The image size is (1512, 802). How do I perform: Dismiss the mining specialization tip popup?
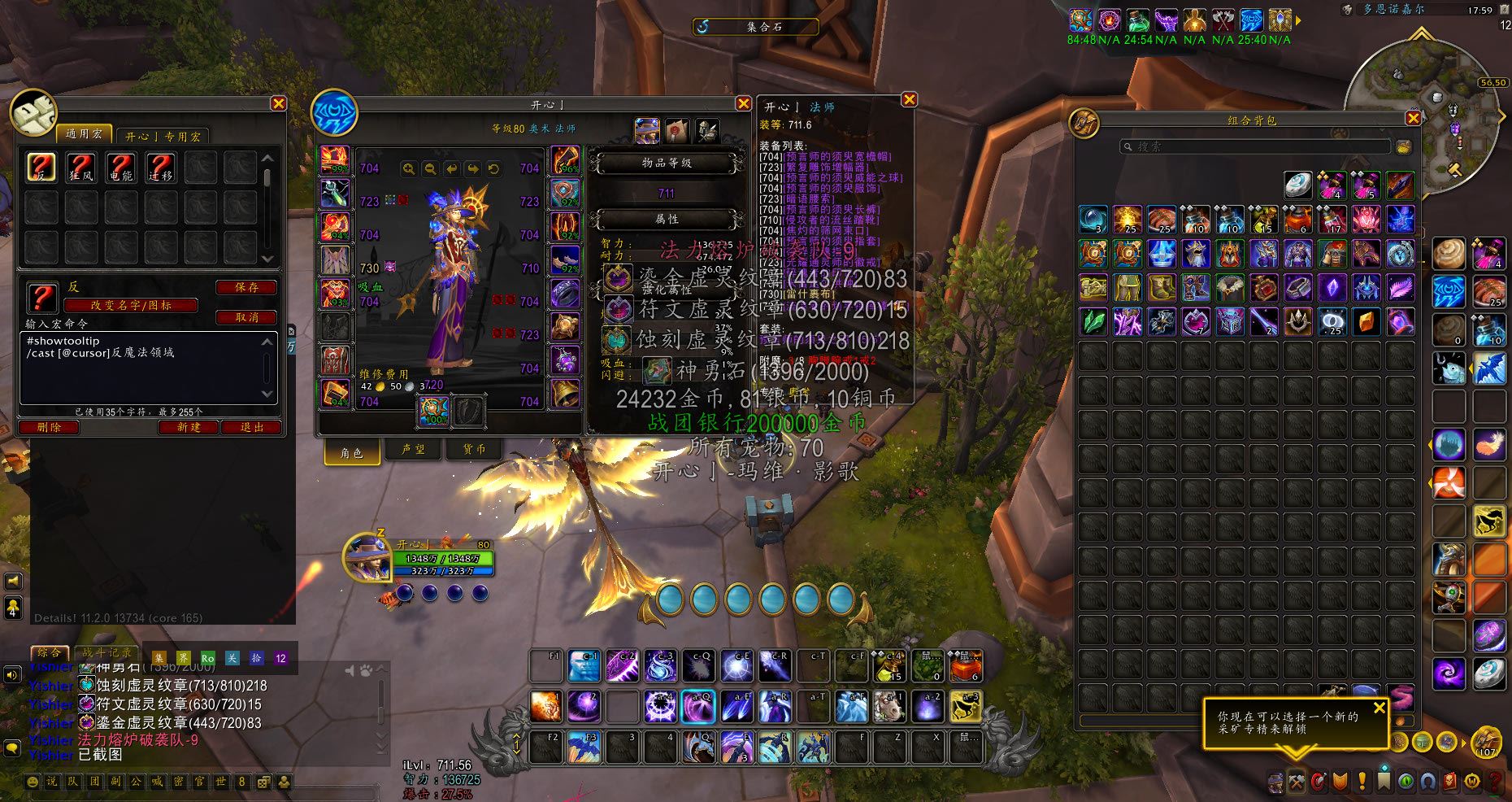[1379, 708]
